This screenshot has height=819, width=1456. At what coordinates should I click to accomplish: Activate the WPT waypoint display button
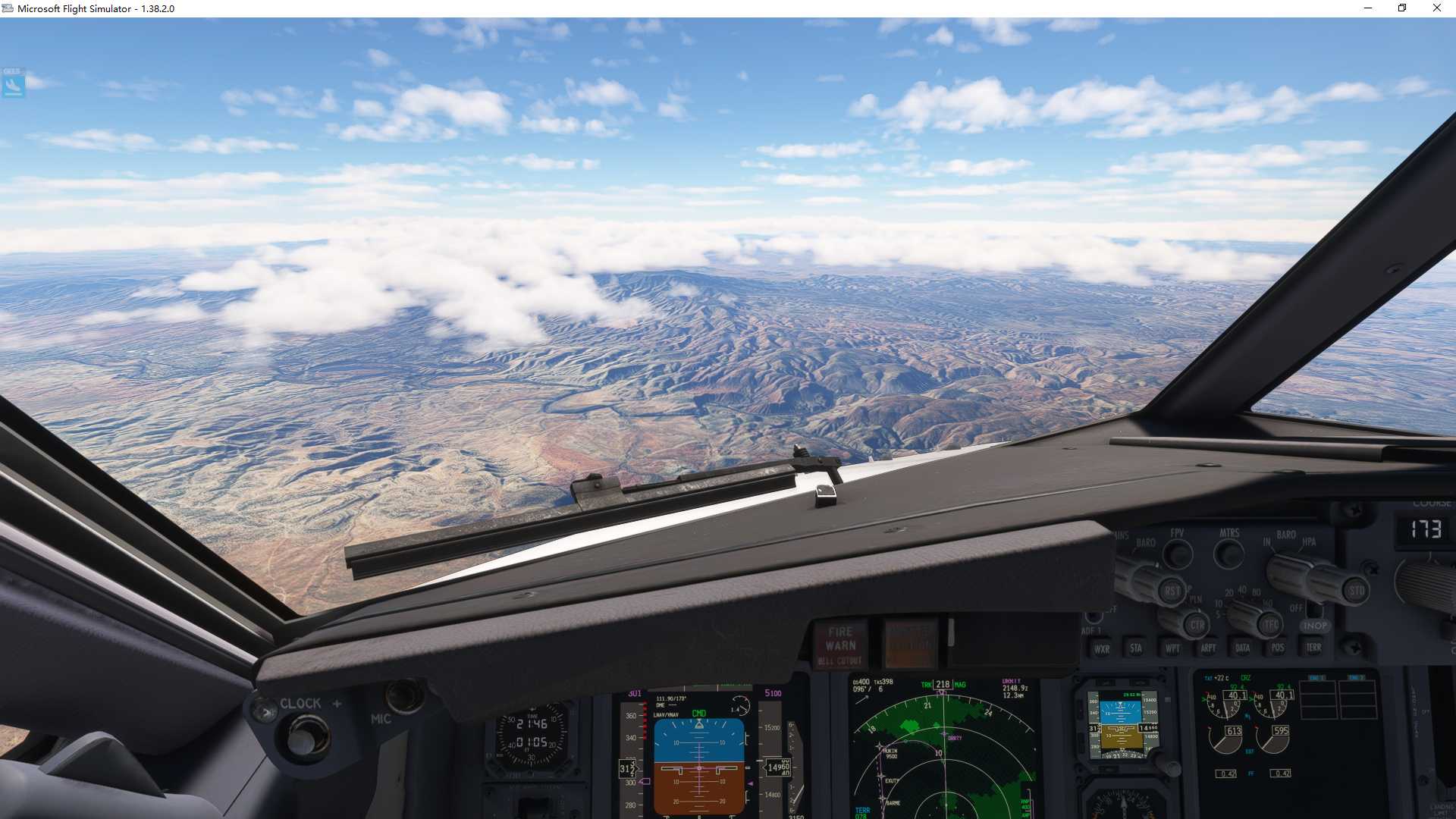coord(1172,647)
